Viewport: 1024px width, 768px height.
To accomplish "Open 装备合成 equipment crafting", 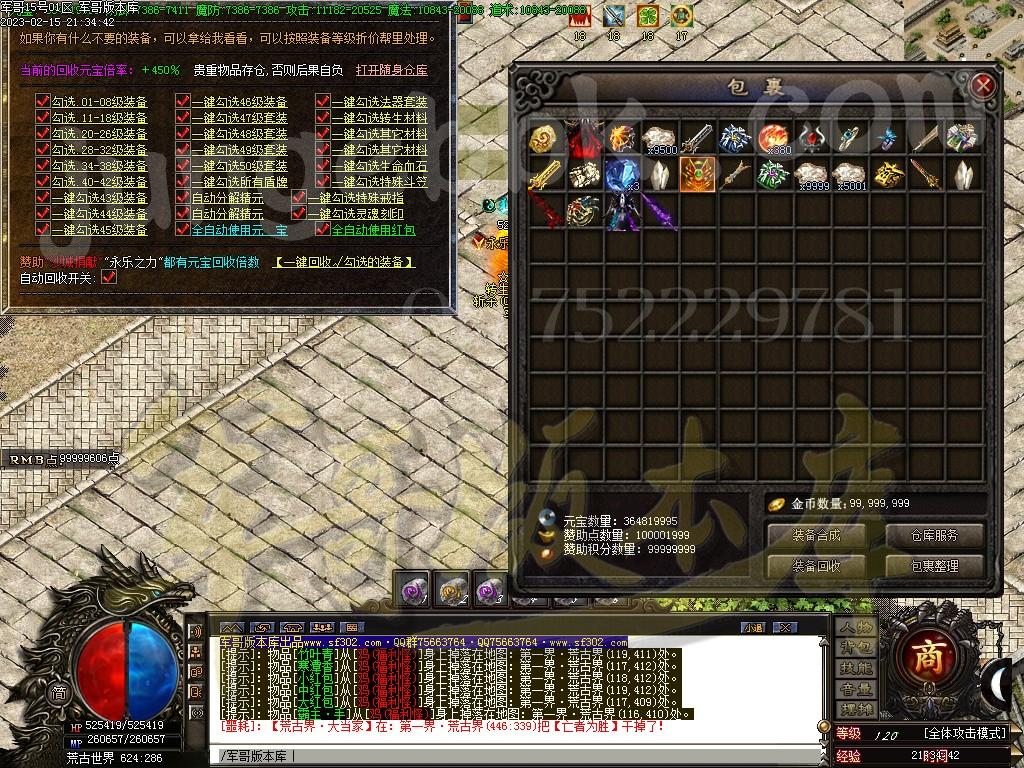I will point(815,535).
